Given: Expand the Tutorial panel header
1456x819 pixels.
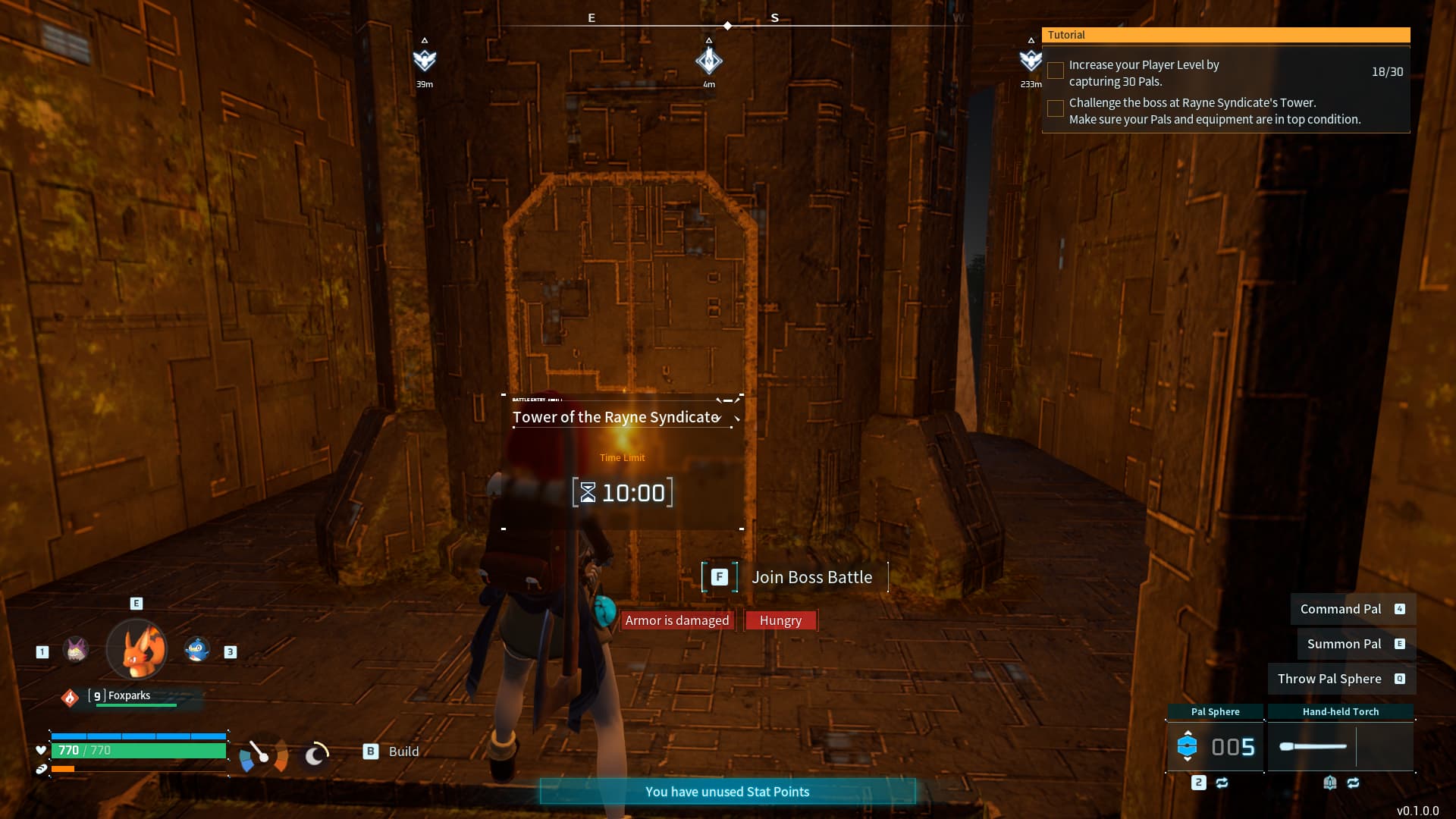Looking at the screenshot, I should (1226, 35).
